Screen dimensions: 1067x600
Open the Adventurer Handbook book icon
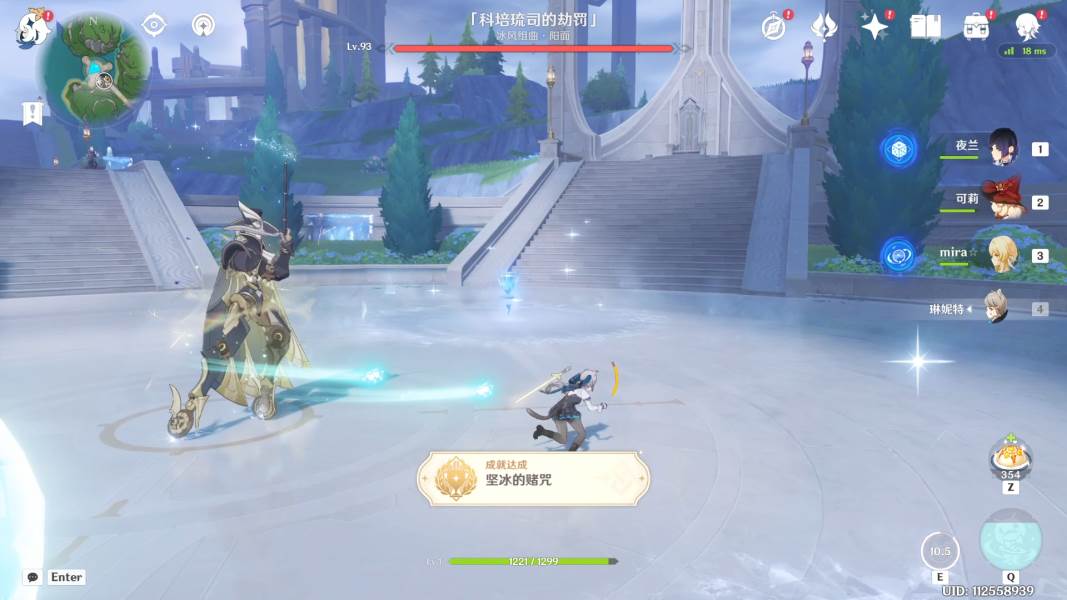(x=925, y=27)
